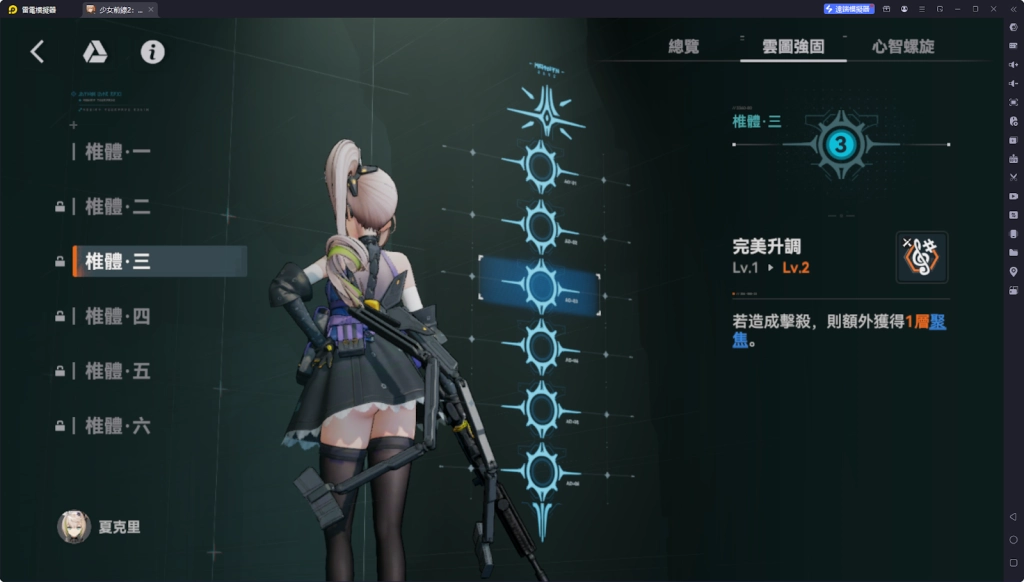Show the info circle details

152,52
